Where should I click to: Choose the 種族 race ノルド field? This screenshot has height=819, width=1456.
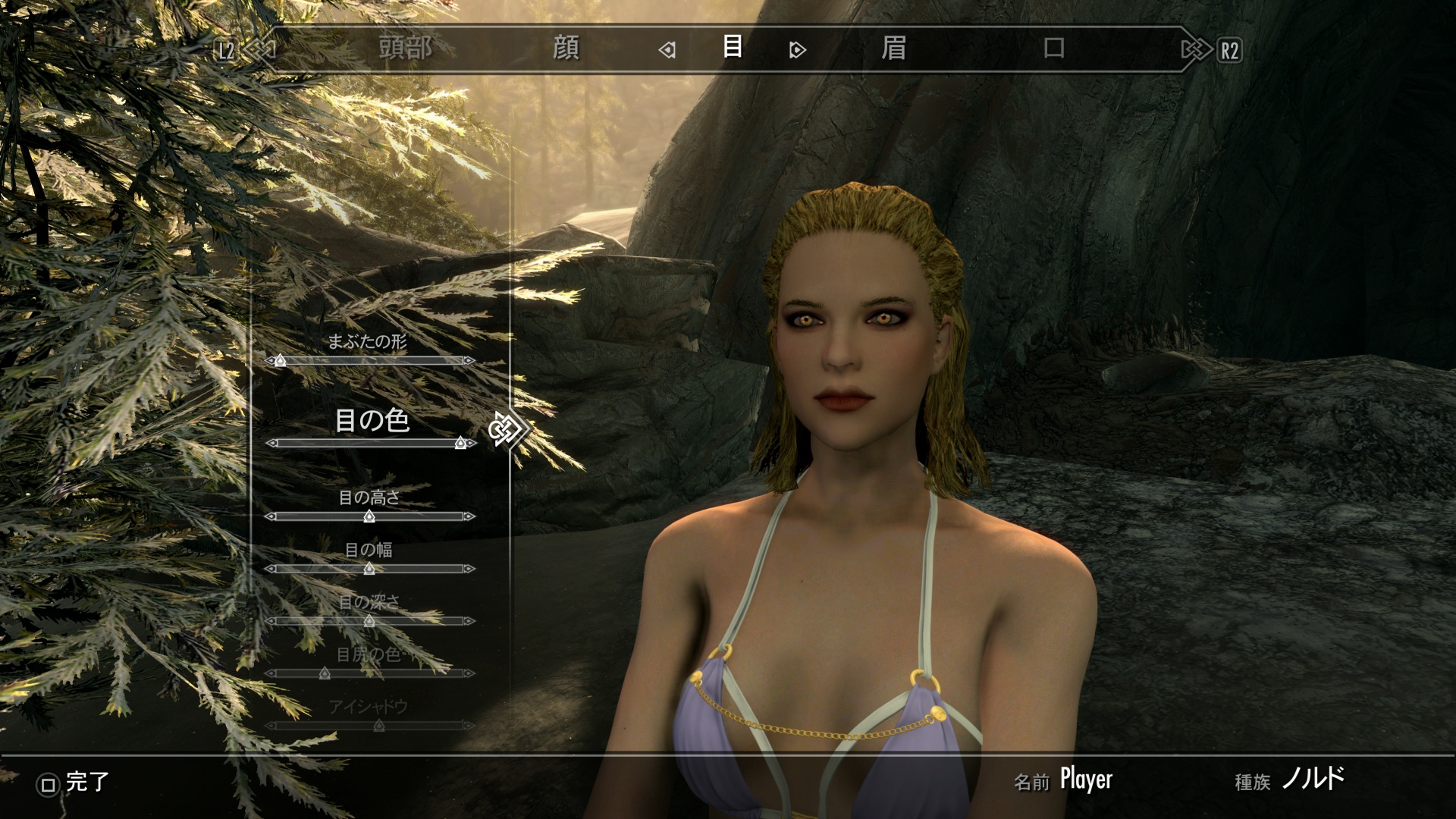pyautogui.click(x=1313, y=779)
